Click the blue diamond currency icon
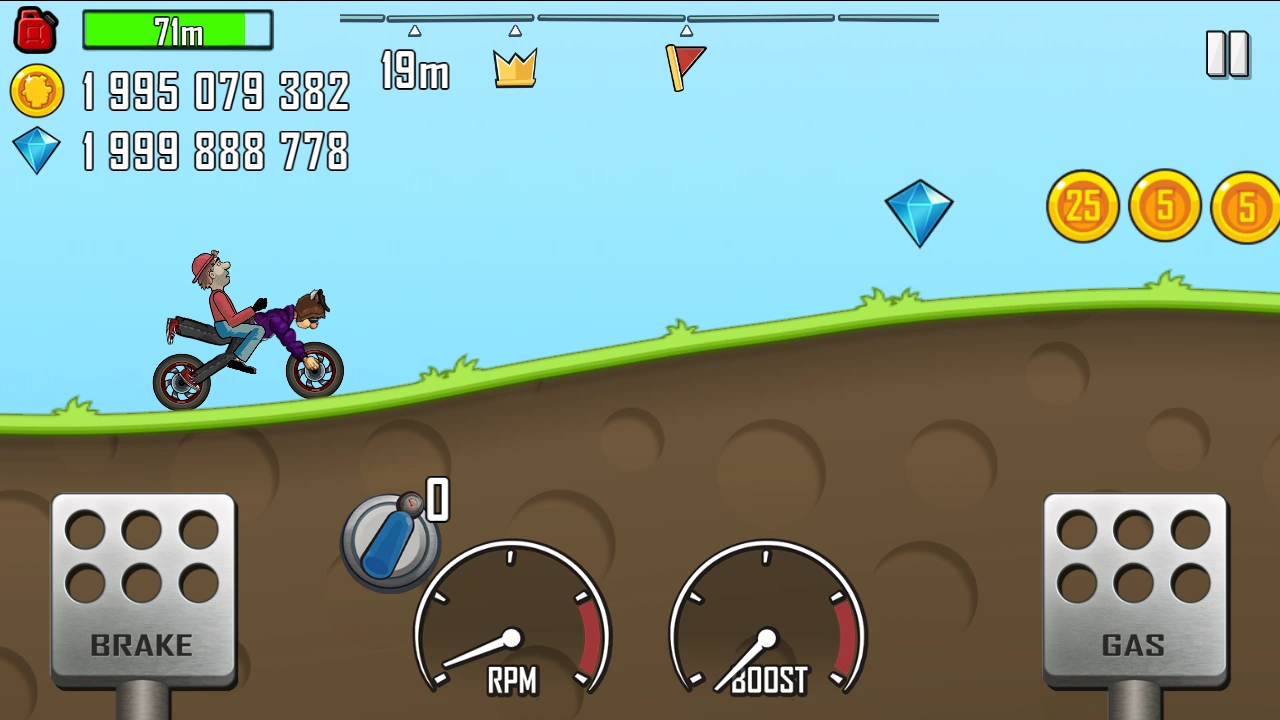 tap(36, 152)
